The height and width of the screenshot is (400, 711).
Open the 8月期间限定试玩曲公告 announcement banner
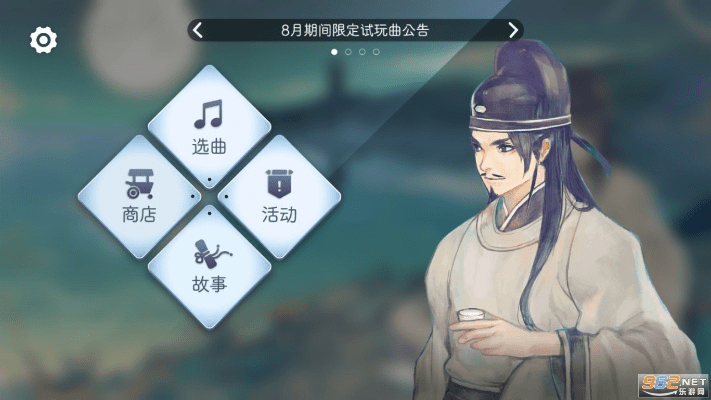point(355,30)
